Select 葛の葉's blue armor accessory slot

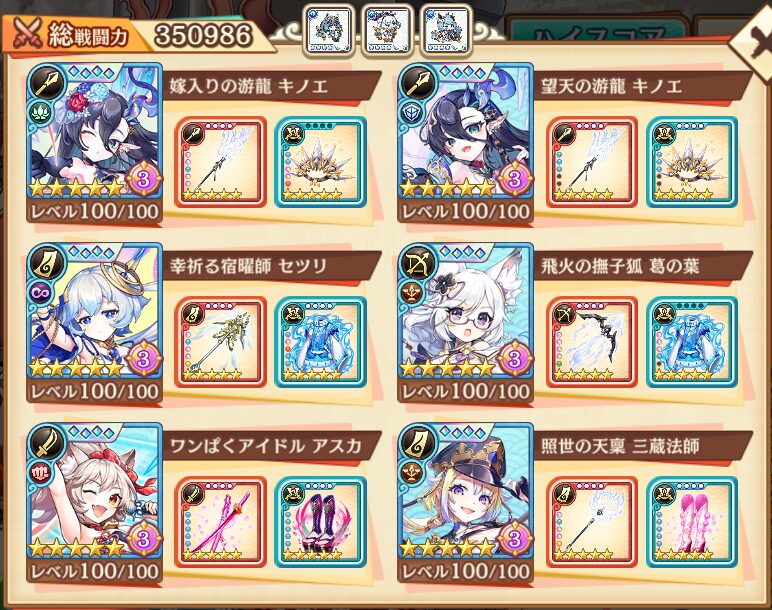tap(691, 342)
